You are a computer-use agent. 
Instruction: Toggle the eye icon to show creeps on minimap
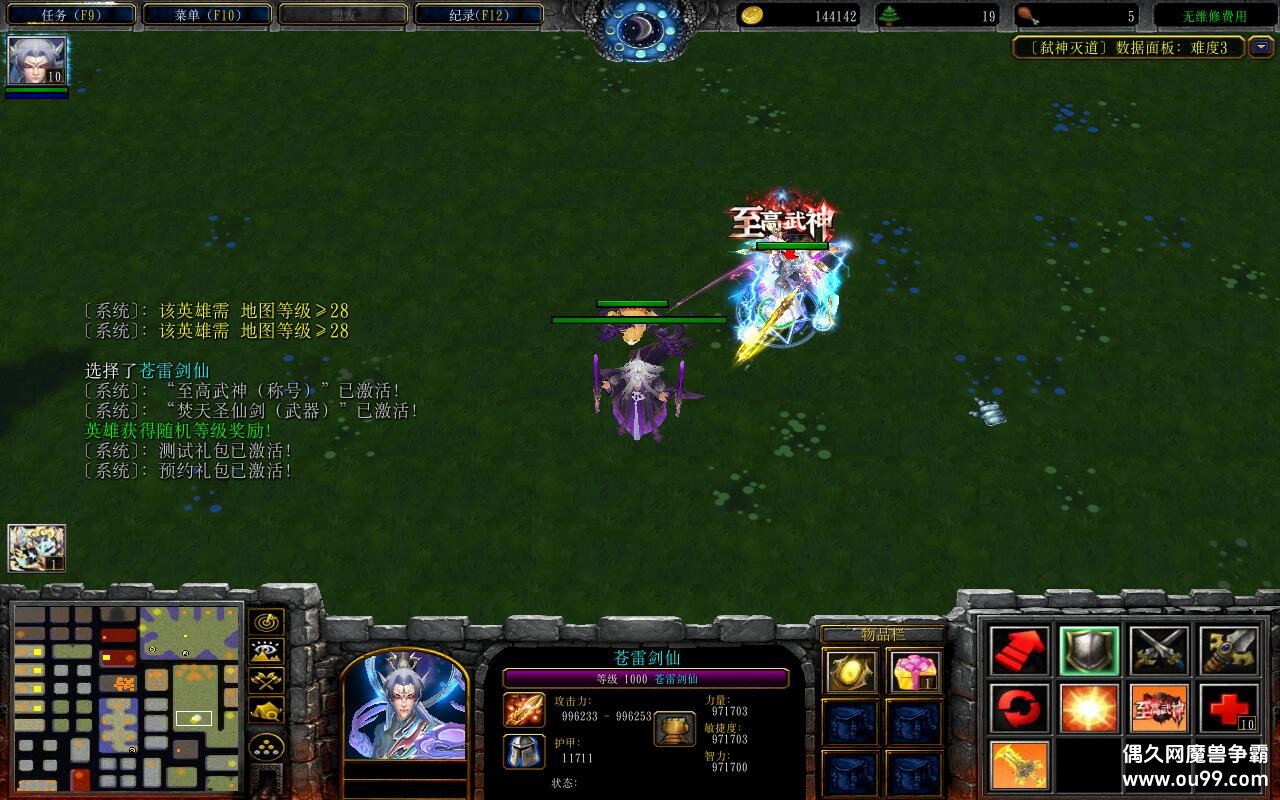[x=265, y=651]
